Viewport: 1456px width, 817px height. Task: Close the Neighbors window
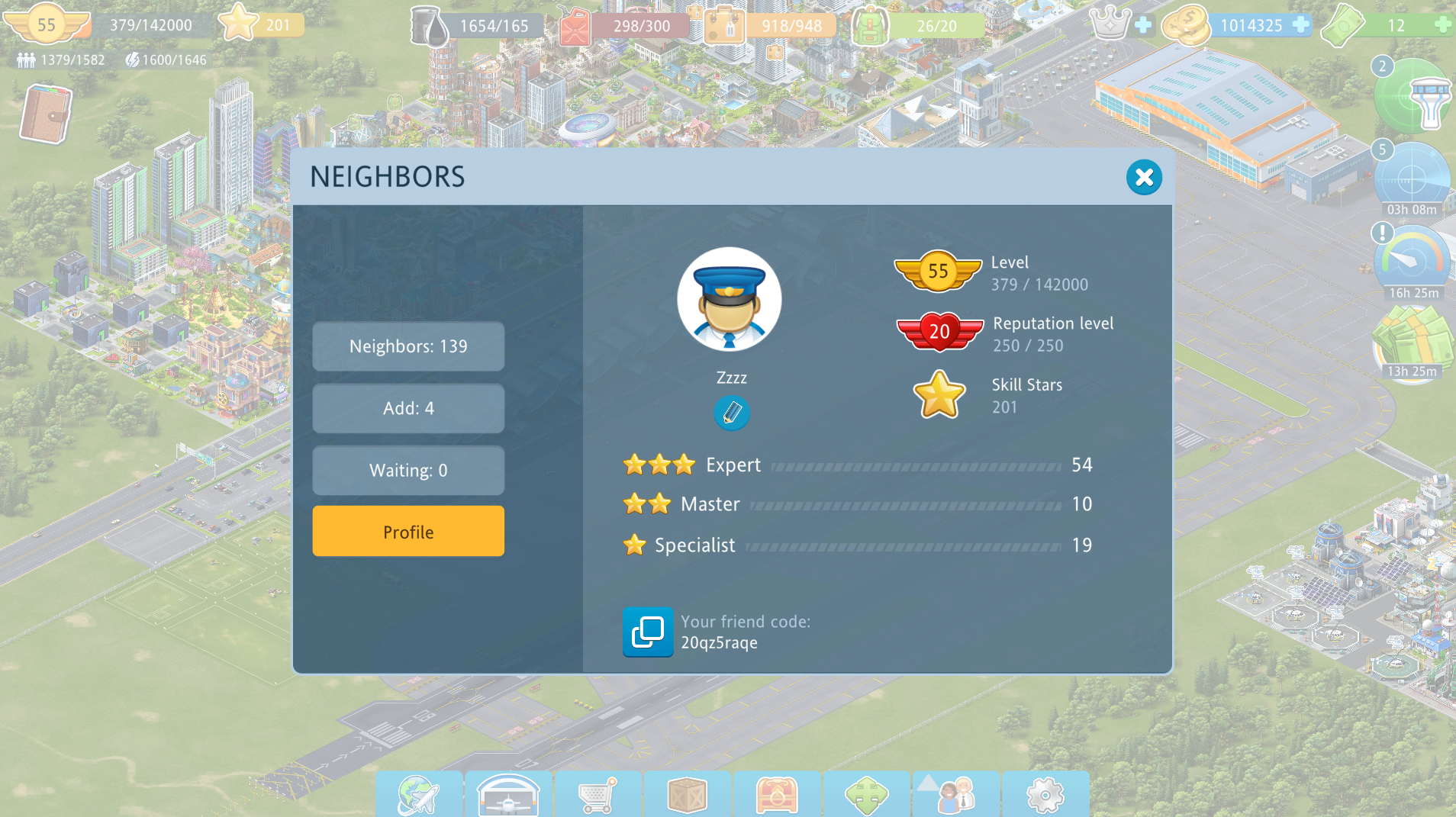[1144, 178]
